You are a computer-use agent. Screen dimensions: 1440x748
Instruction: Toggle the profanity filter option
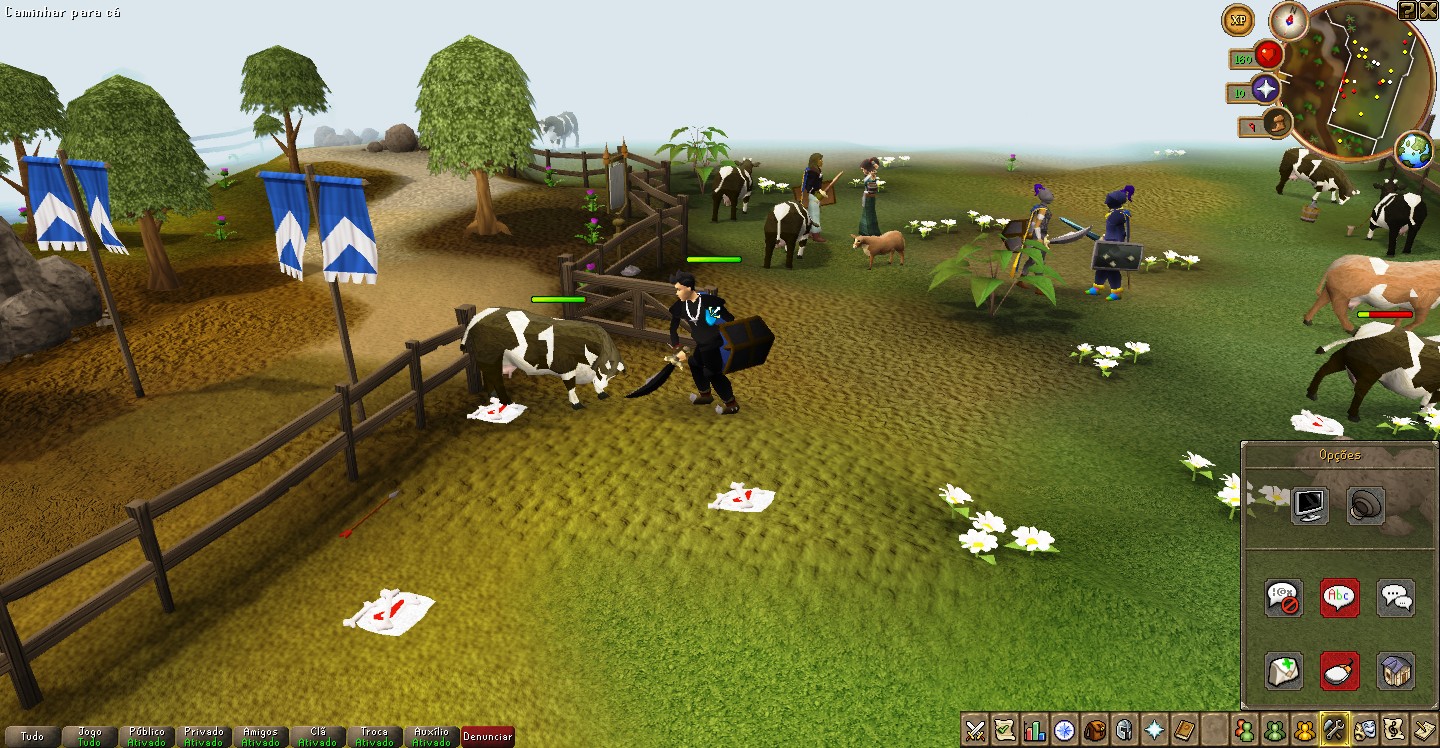tap(1283, 596)
